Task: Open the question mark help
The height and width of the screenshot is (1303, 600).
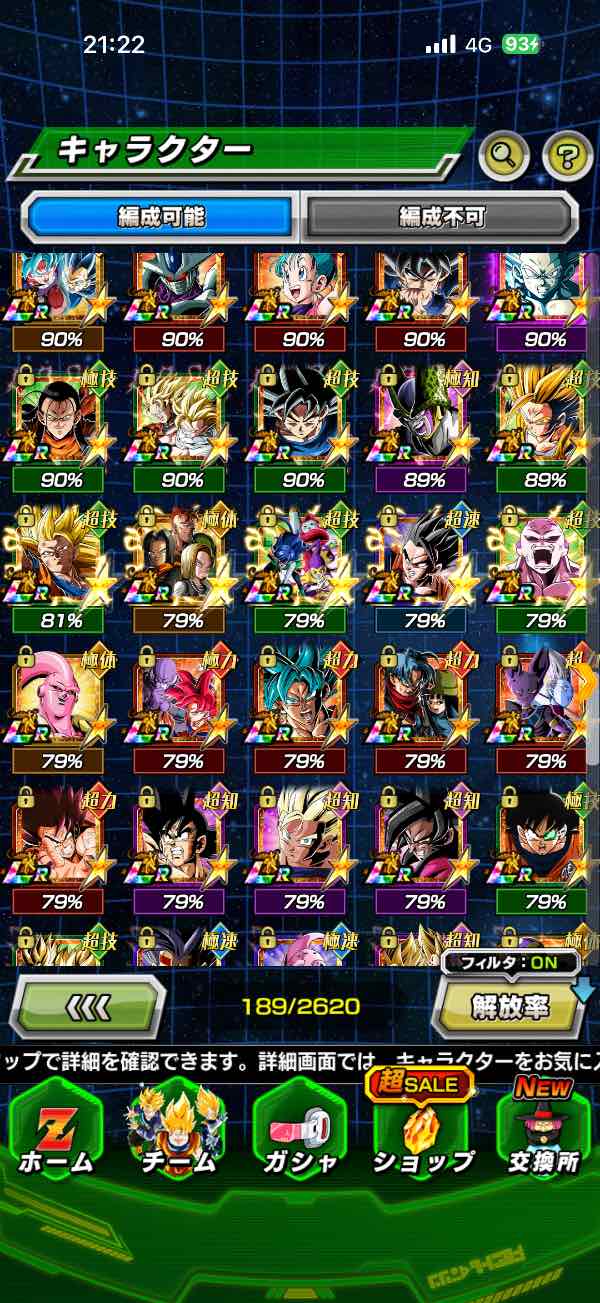Action: click(x=567, y=154)
